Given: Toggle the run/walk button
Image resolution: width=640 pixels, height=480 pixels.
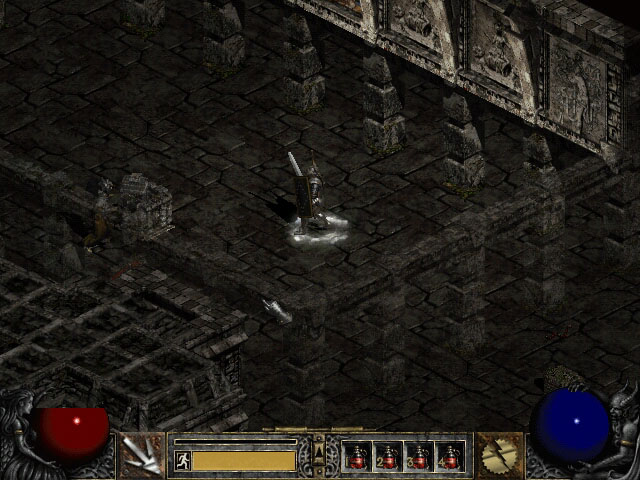Looking at the screenshot, I should pyautogui.click(x=183, y=460).
